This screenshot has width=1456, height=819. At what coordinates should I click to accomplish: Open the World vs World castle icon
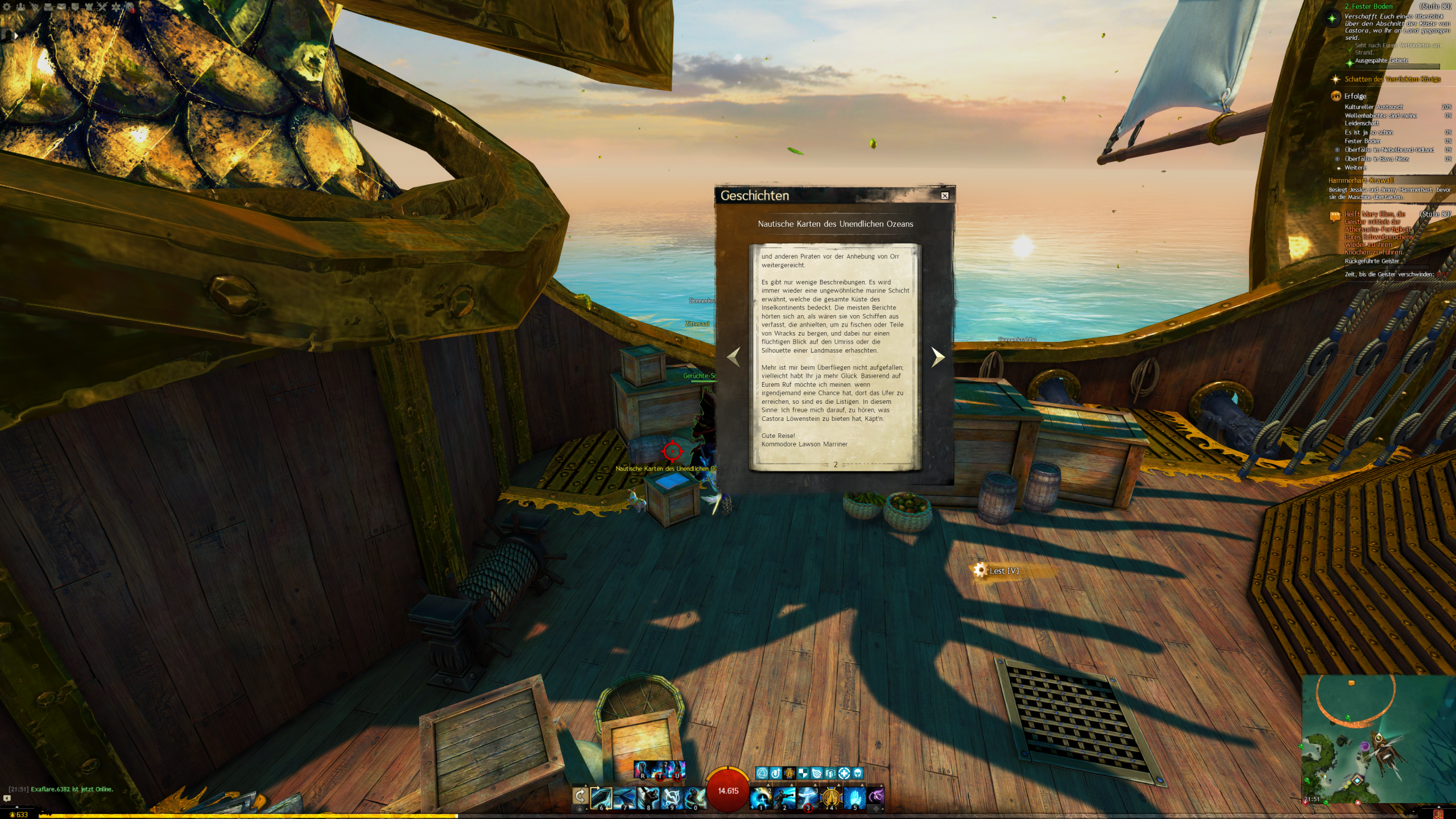click(89, 7)
